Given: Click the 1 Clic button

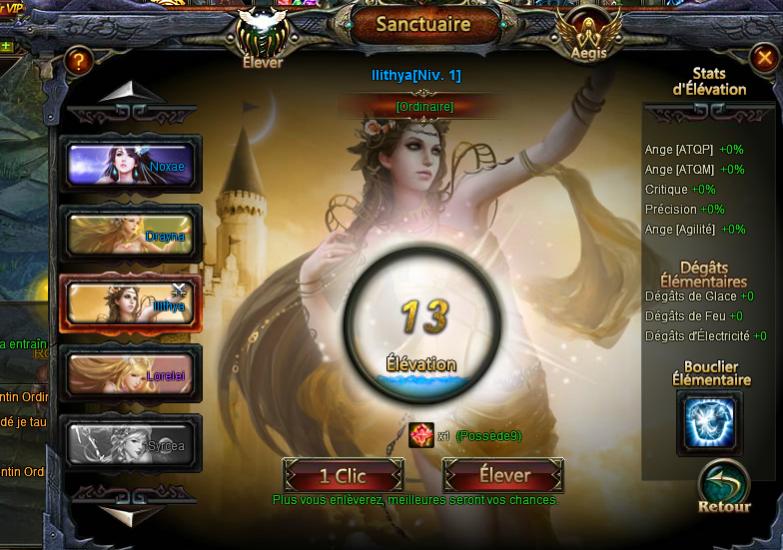Looking at the screenshot, I should click(343, 475).
